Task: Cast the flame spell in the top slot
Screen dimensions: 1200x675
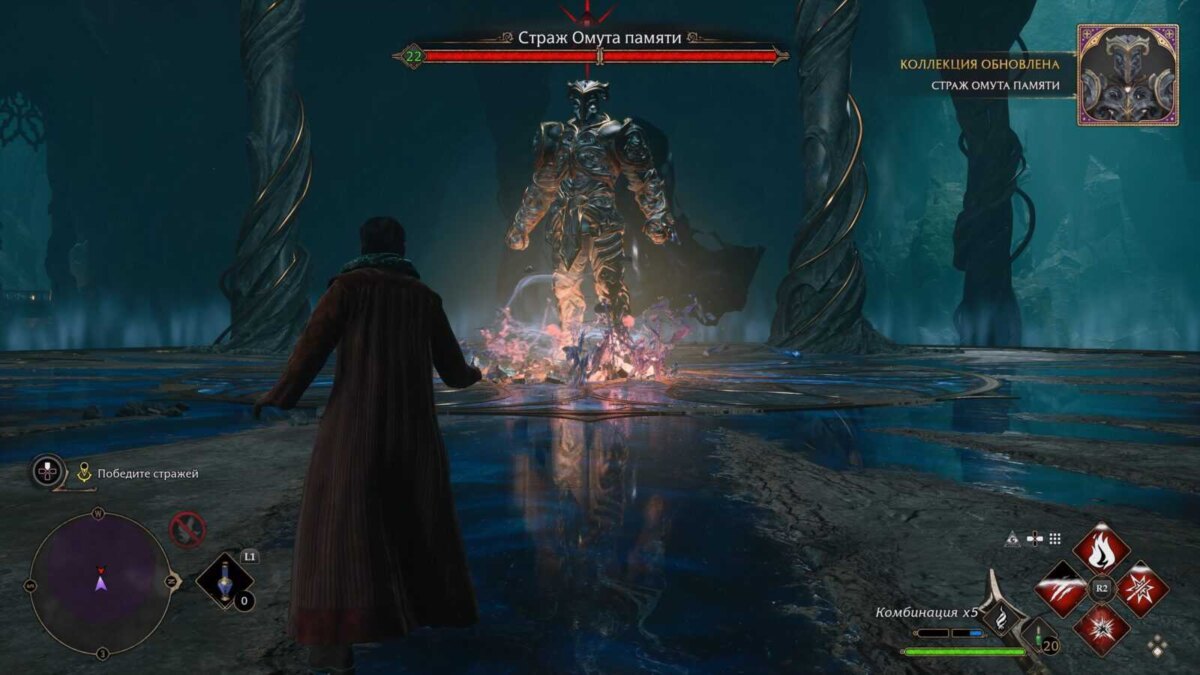Action: tap(1101, 548)
